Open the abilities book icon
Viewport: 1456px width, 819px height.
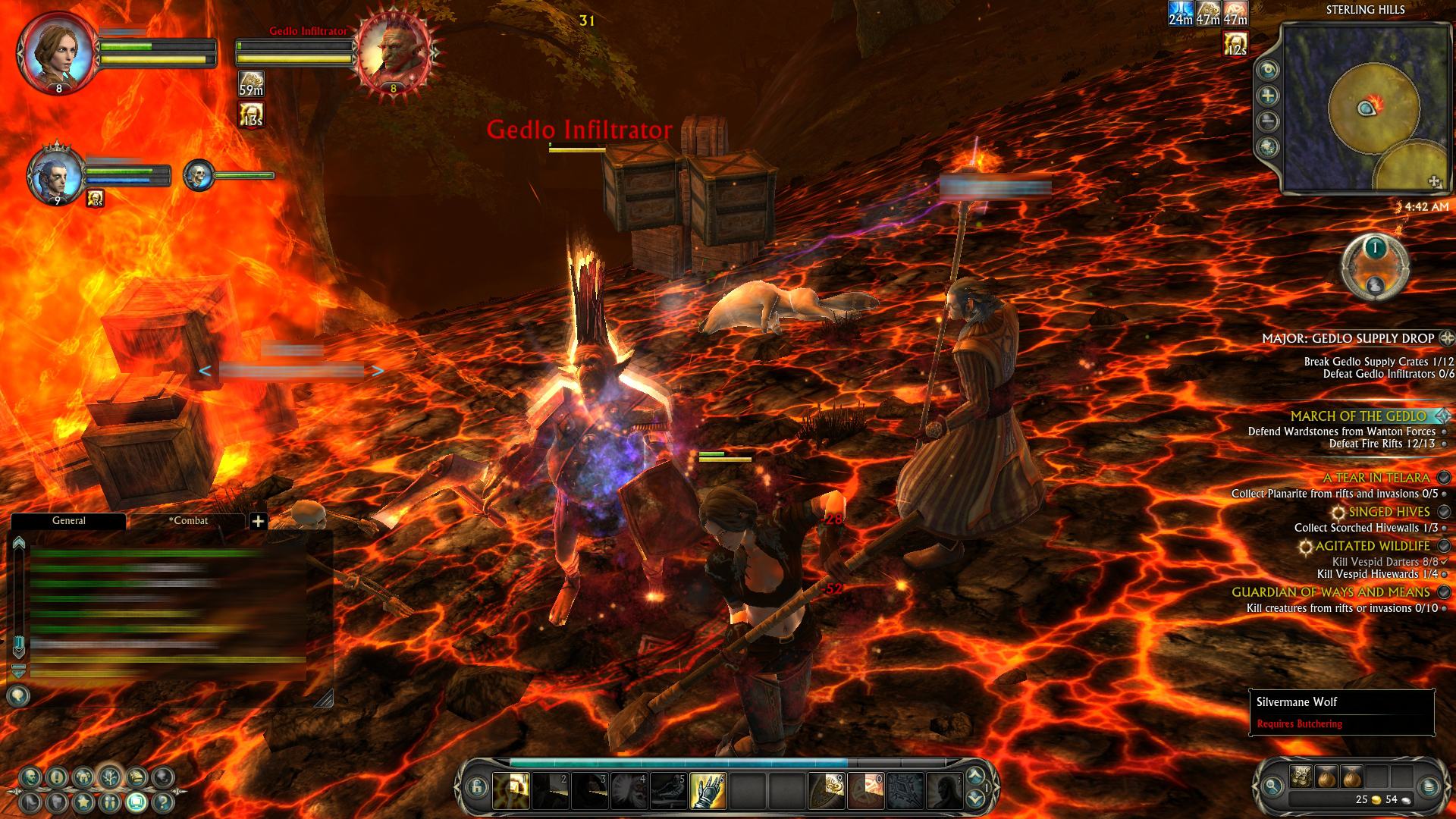click(136, 777)
